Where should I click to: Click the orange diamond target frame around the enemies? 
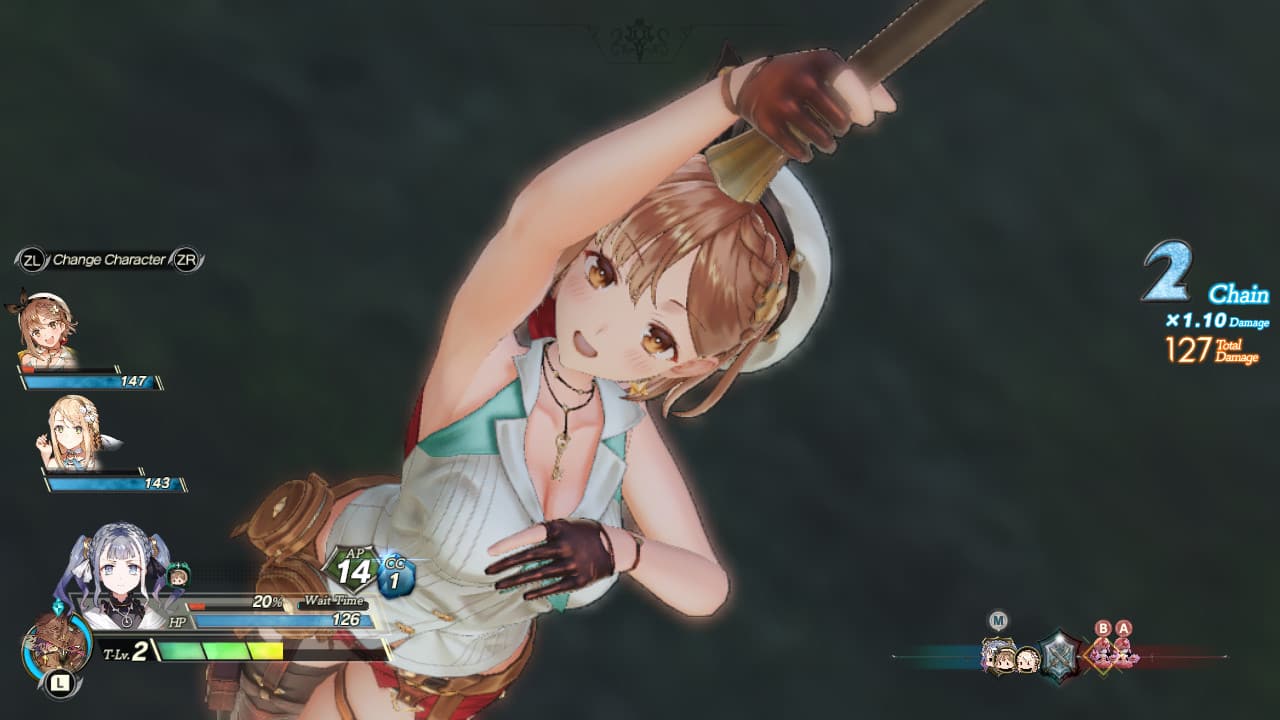pyautogui.click(x=1101, y=656)
